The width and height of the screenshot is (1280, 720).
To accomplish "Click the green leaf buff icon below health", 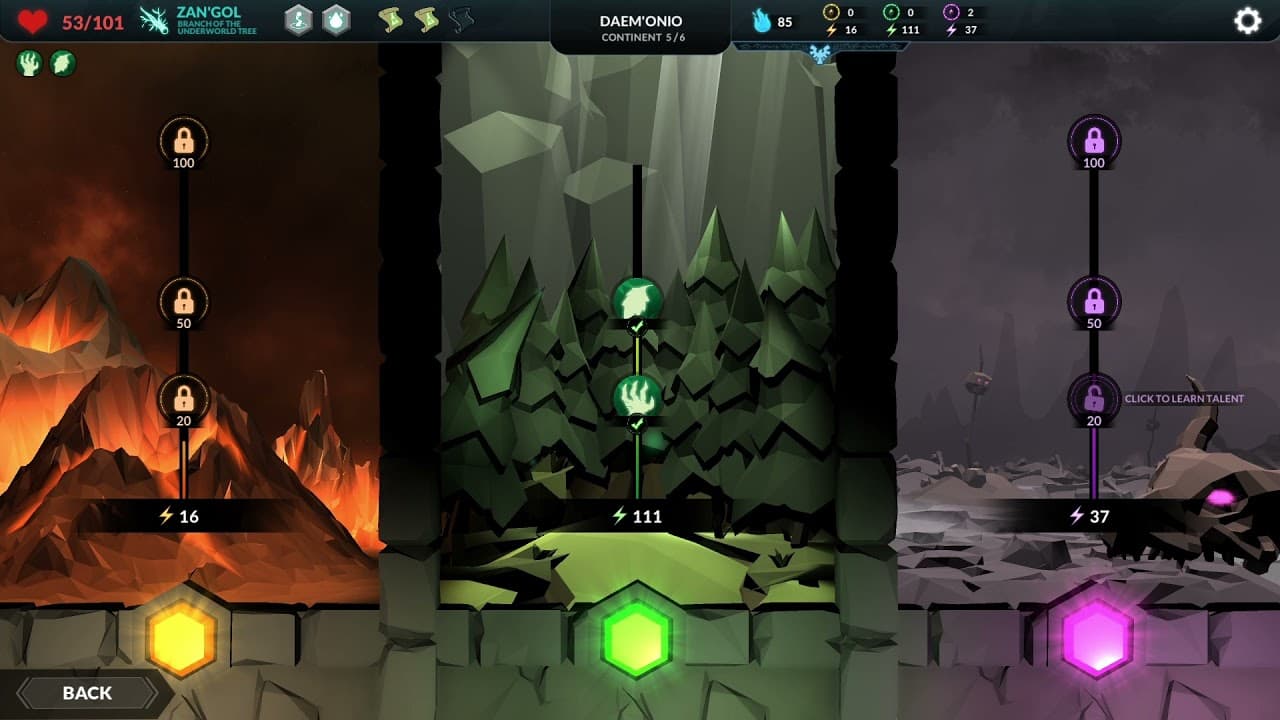I will [x=63, y=64].
